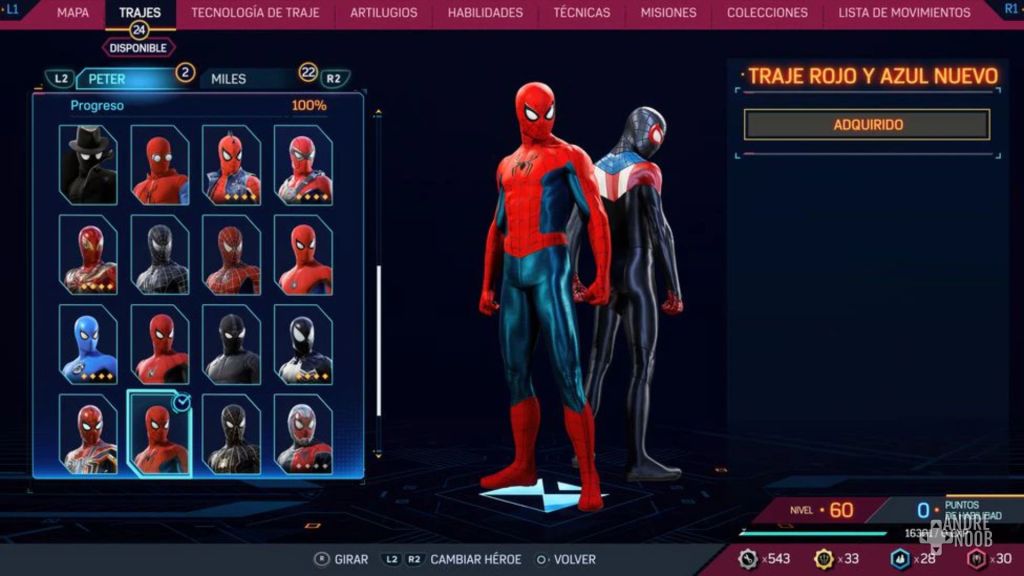Show the Técnicas tab
Screen dimensions: 1024x576
pyautogui.click(x=581, y=13)
